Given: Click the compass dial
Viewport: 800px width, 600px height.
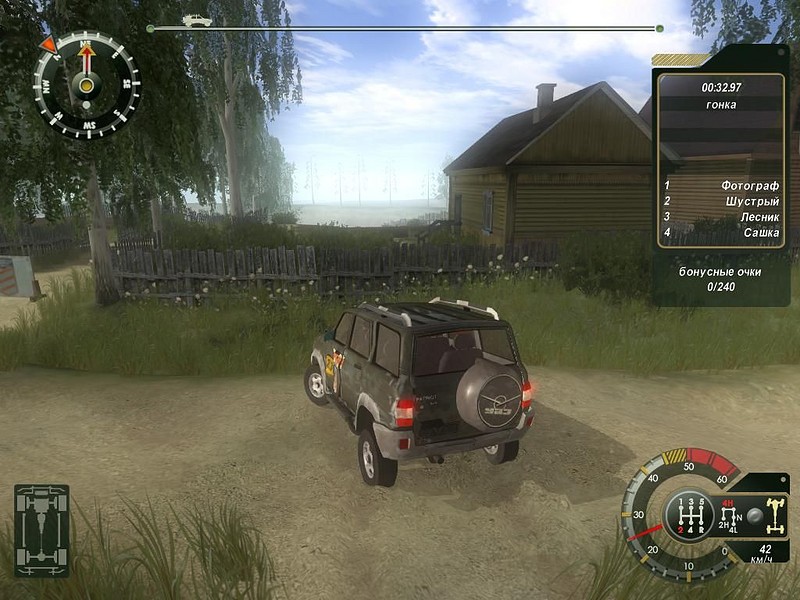Looking at the screenshot, I should 86,84.
